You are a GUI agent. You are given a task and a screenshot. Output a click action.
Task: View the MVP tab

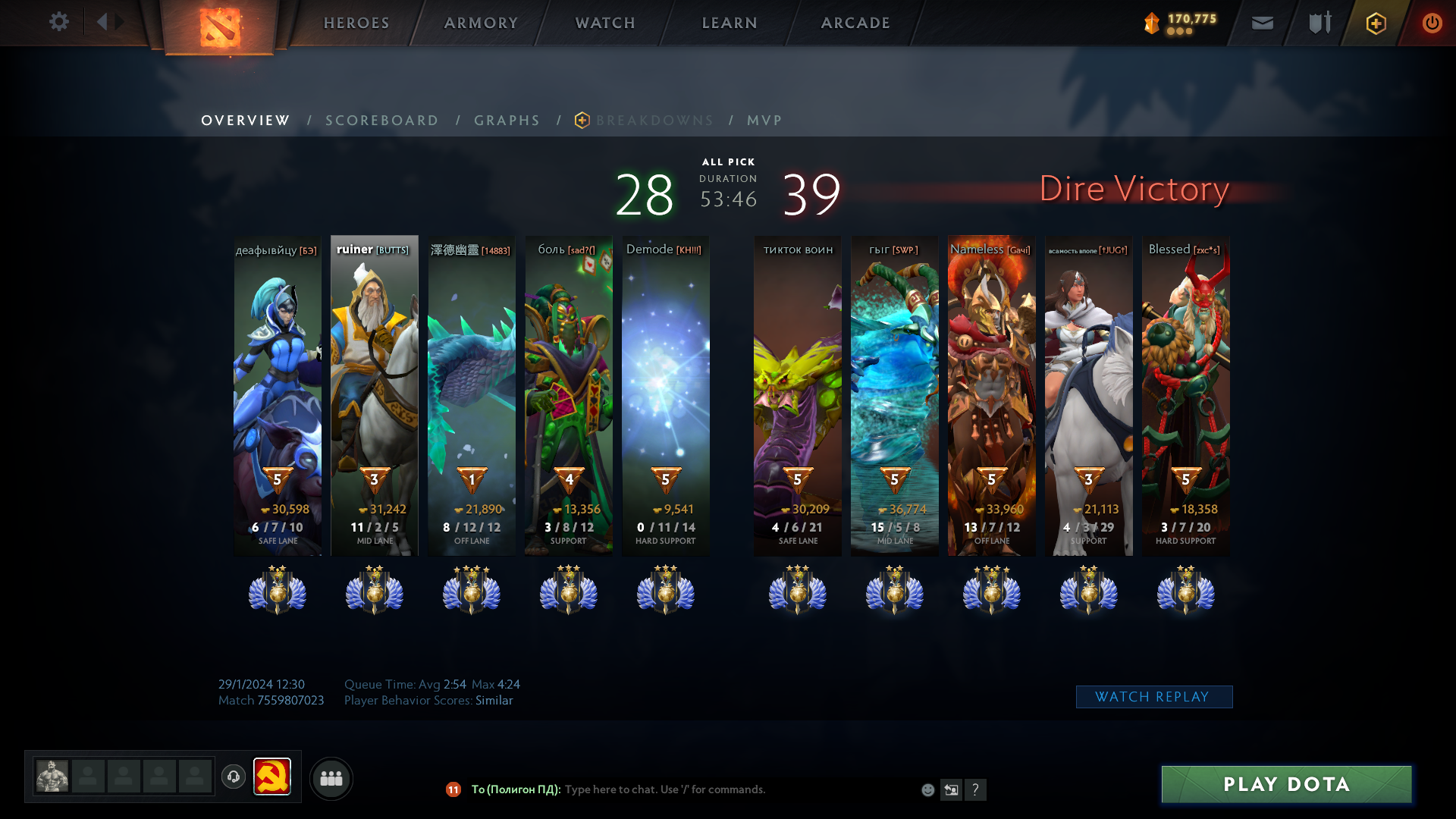coord(764,121)
